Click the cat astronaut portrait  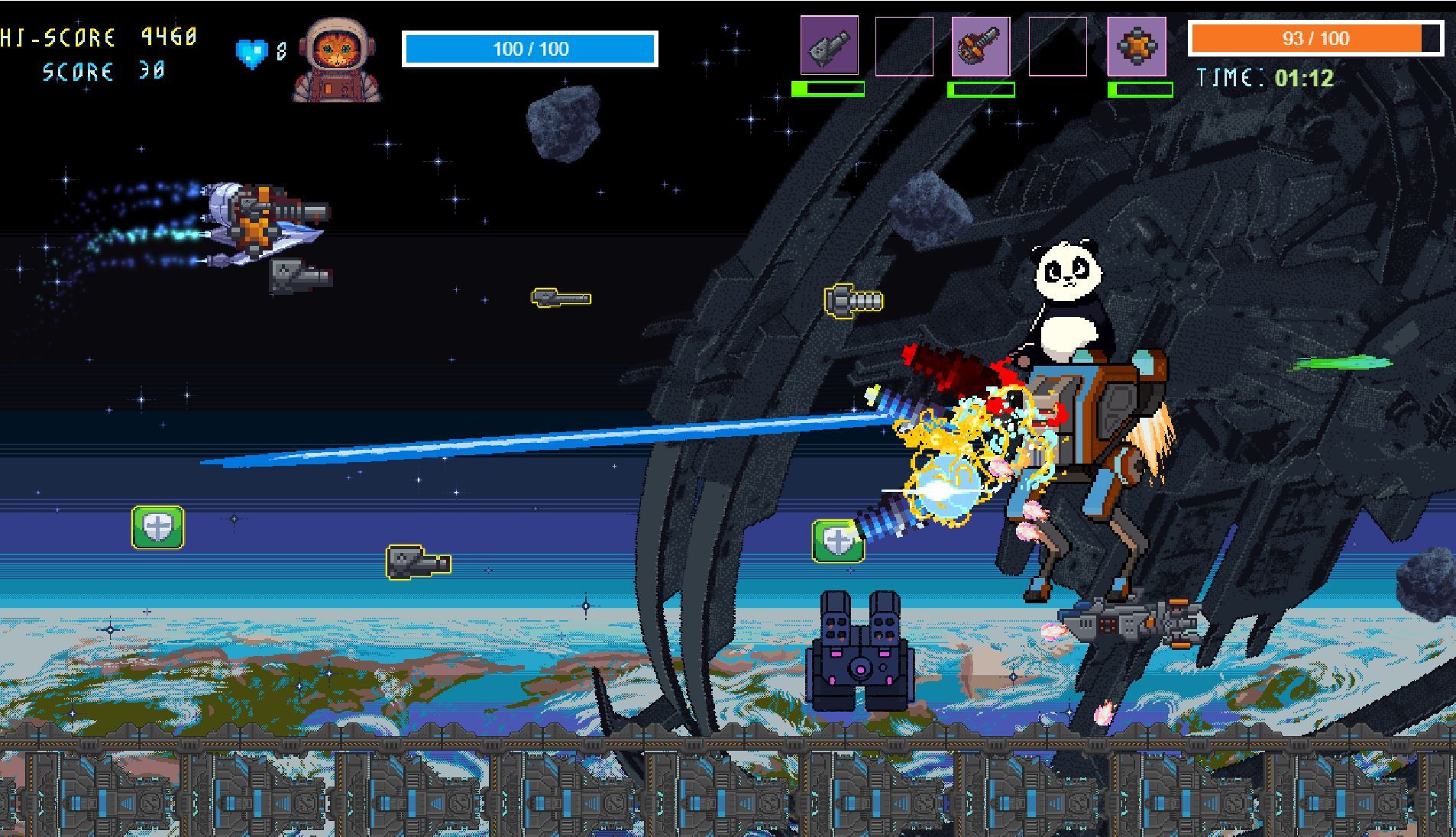[x=336, y=61]
